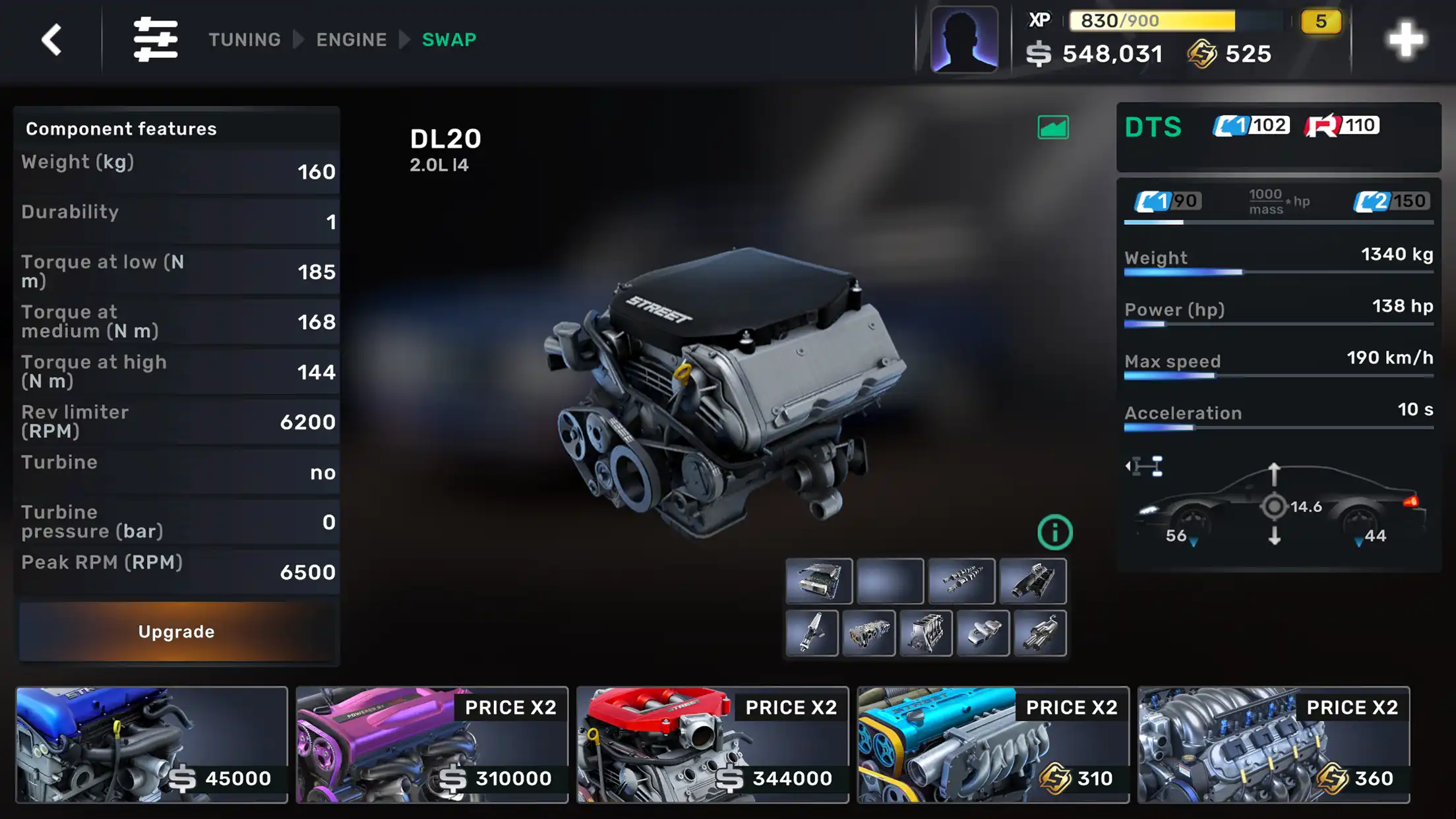Select the purple 310000 engine swap
1456x819 pixels.
432,745
